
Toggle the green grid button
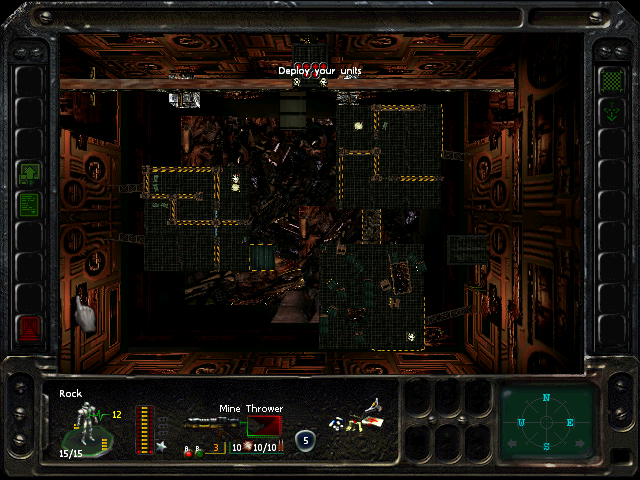(x=610, y=79)
